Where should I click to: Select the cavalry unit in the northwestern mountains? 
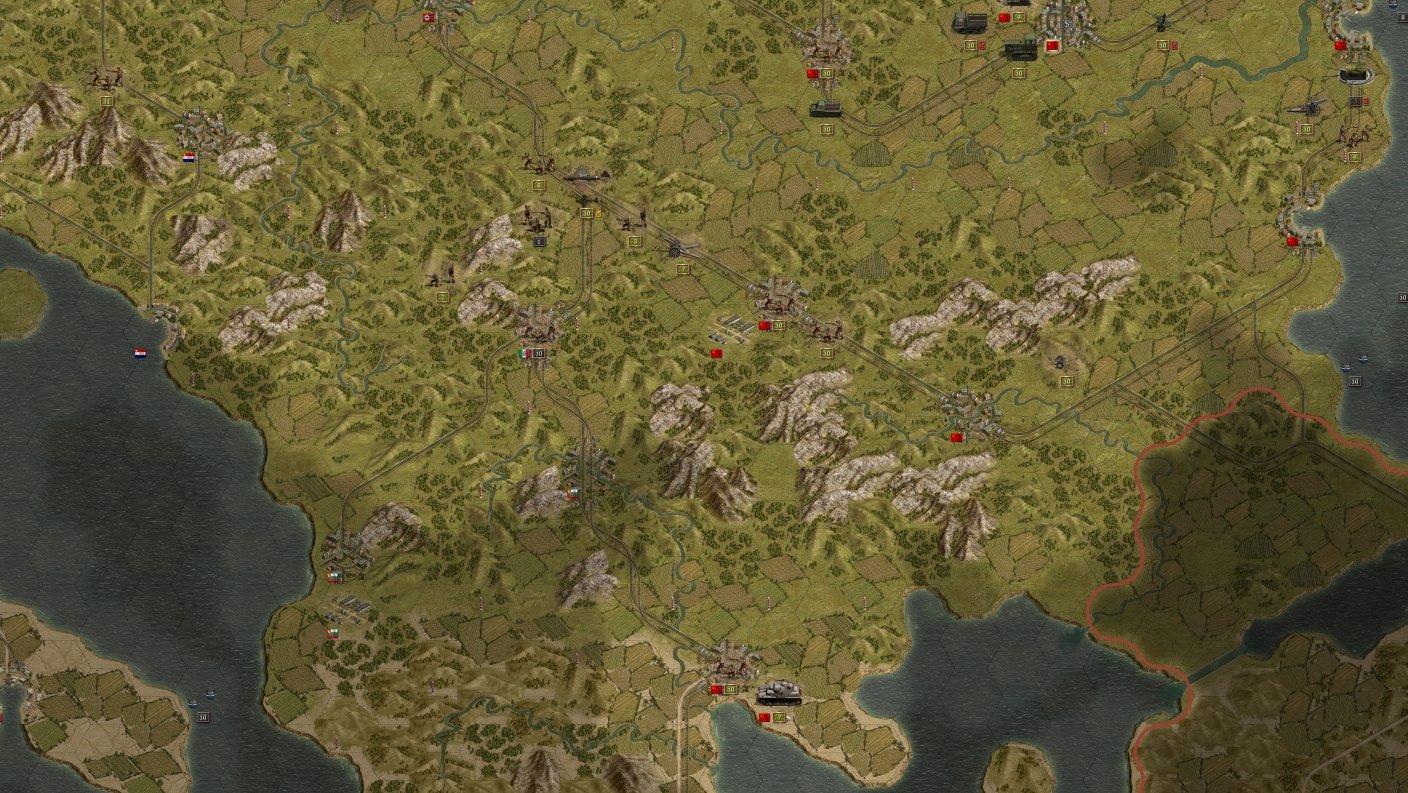pyautogui.click(x=104, y=78)
